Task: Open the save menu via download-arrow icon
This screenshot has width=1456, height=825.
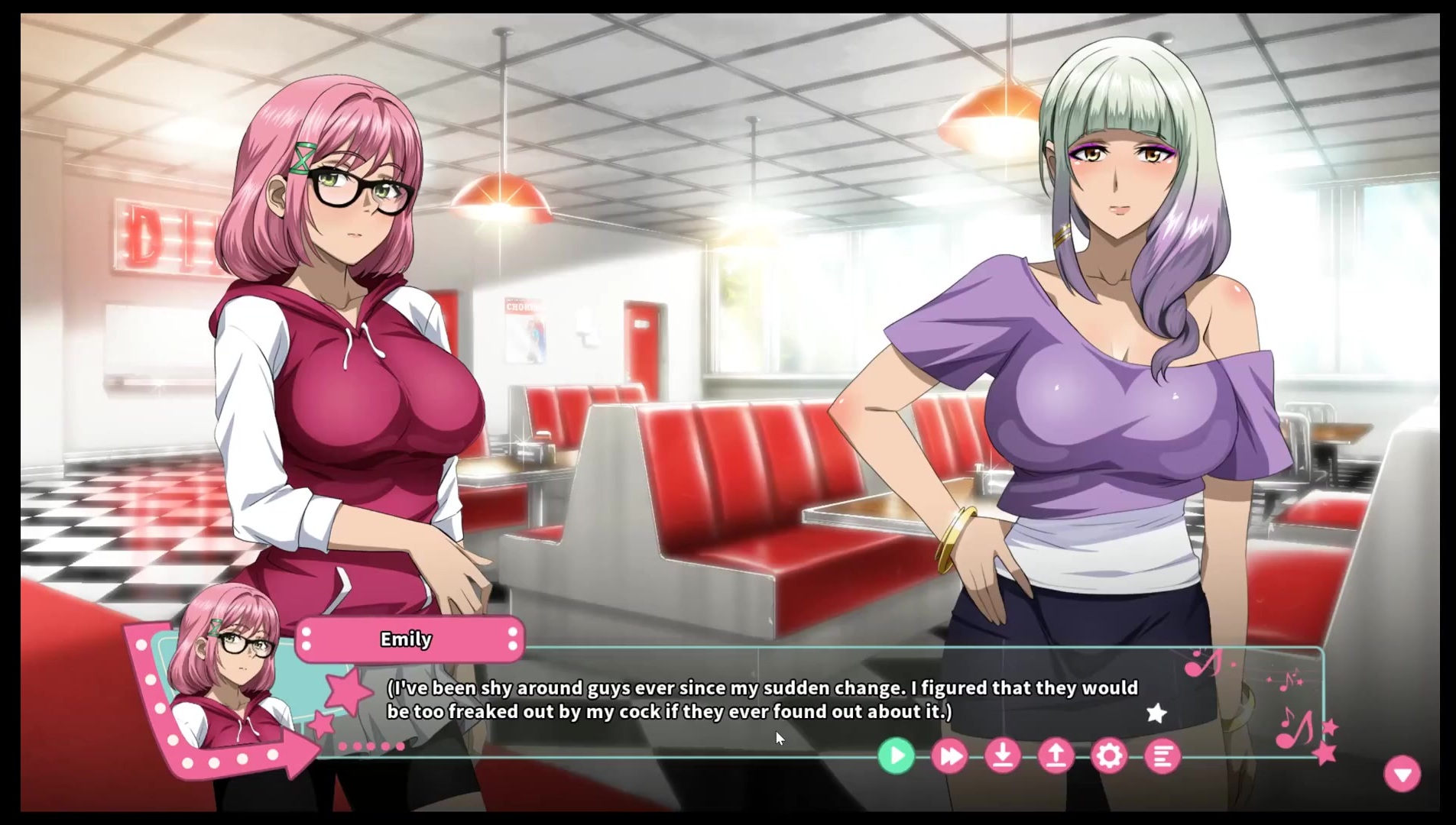Action: click(1003, 756)
